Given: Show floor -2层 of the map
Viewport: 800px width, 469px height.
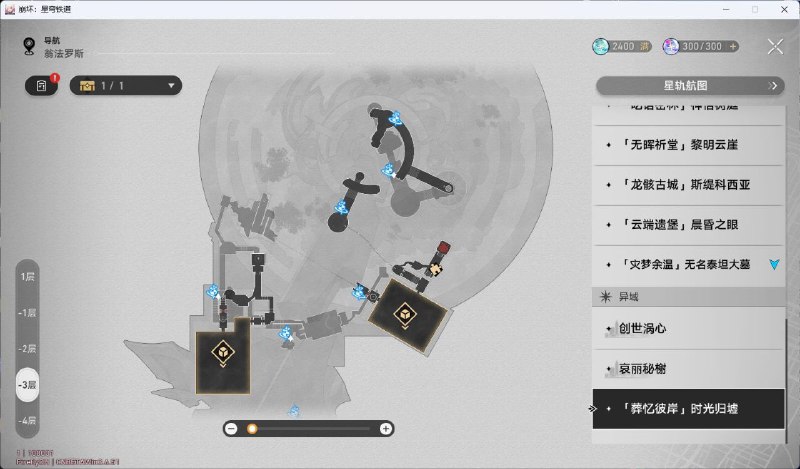Looking at the screenshot, I should point(29,349).
